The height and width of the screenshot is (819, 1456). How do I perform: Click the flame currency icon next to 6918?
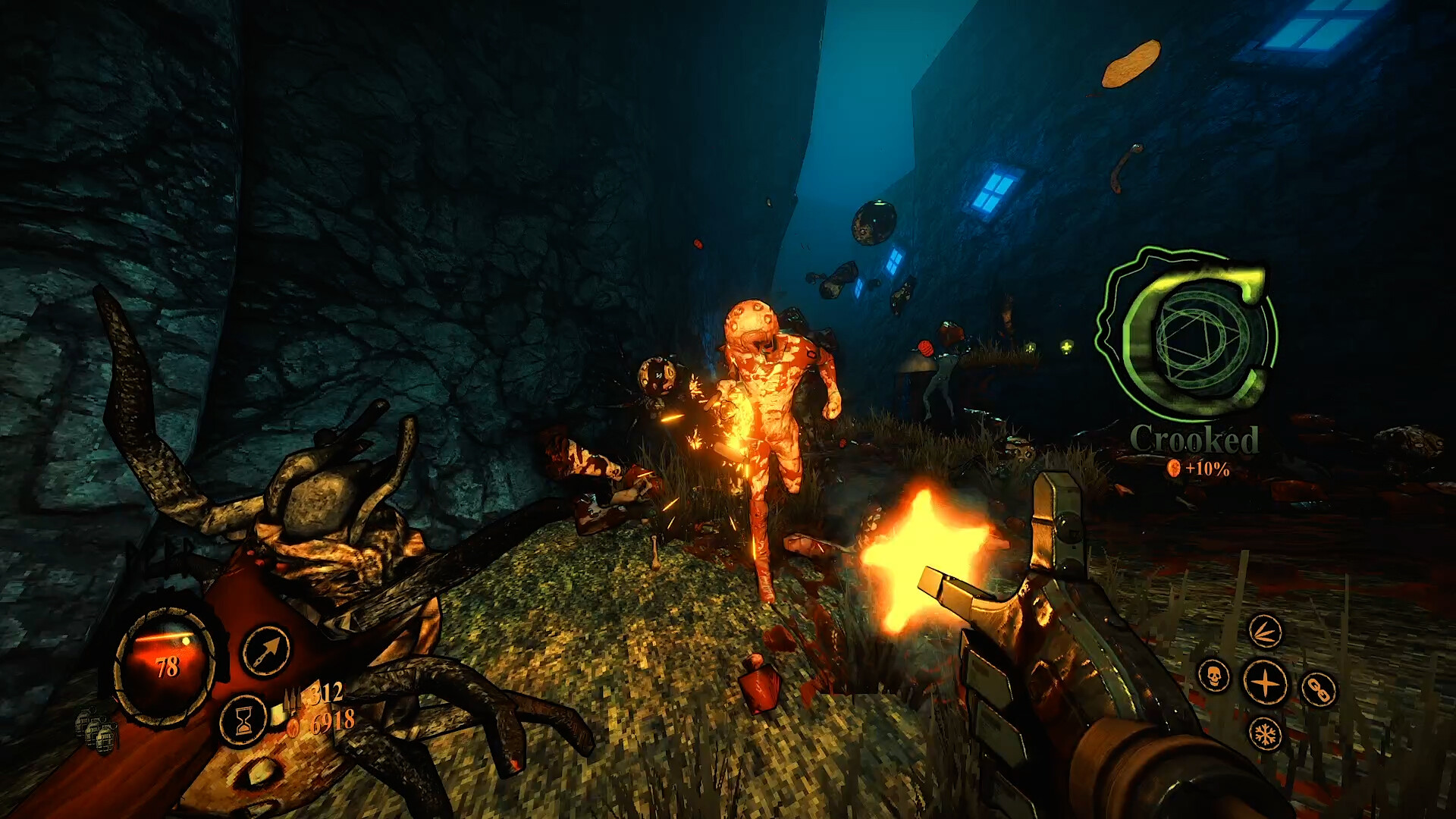(x=294, y=727)
